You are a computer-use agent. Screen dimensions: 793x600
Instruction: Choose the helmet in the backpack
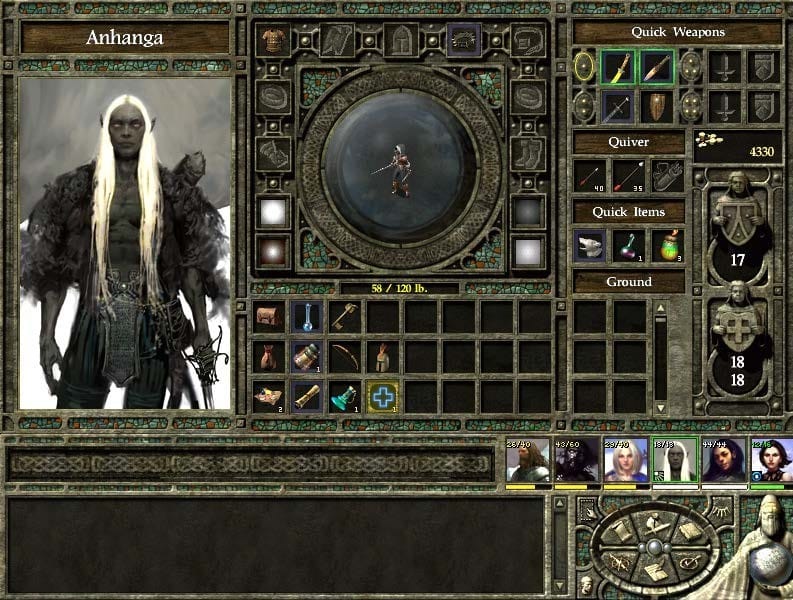click(x=383, y=356)
